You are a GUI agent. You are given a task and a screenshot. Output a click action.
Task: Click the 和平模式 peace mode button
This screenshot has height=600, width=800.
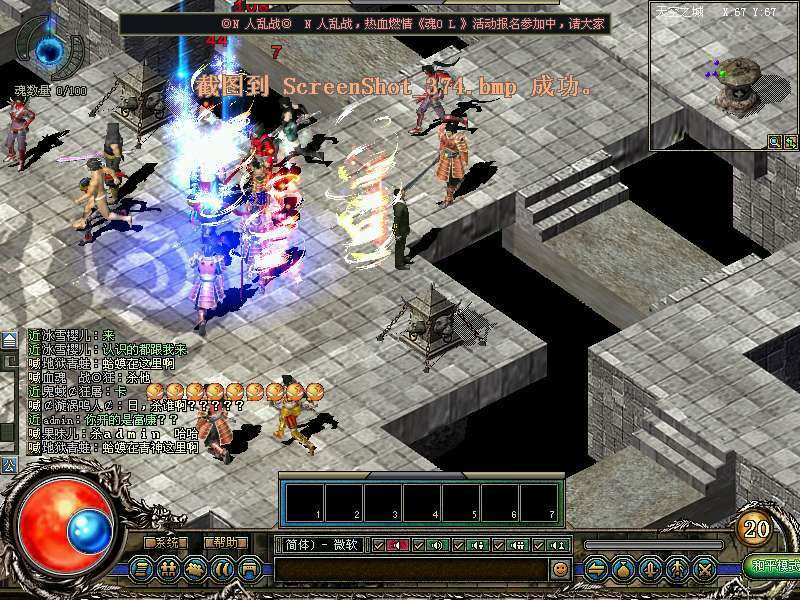[x=775, y=566]
